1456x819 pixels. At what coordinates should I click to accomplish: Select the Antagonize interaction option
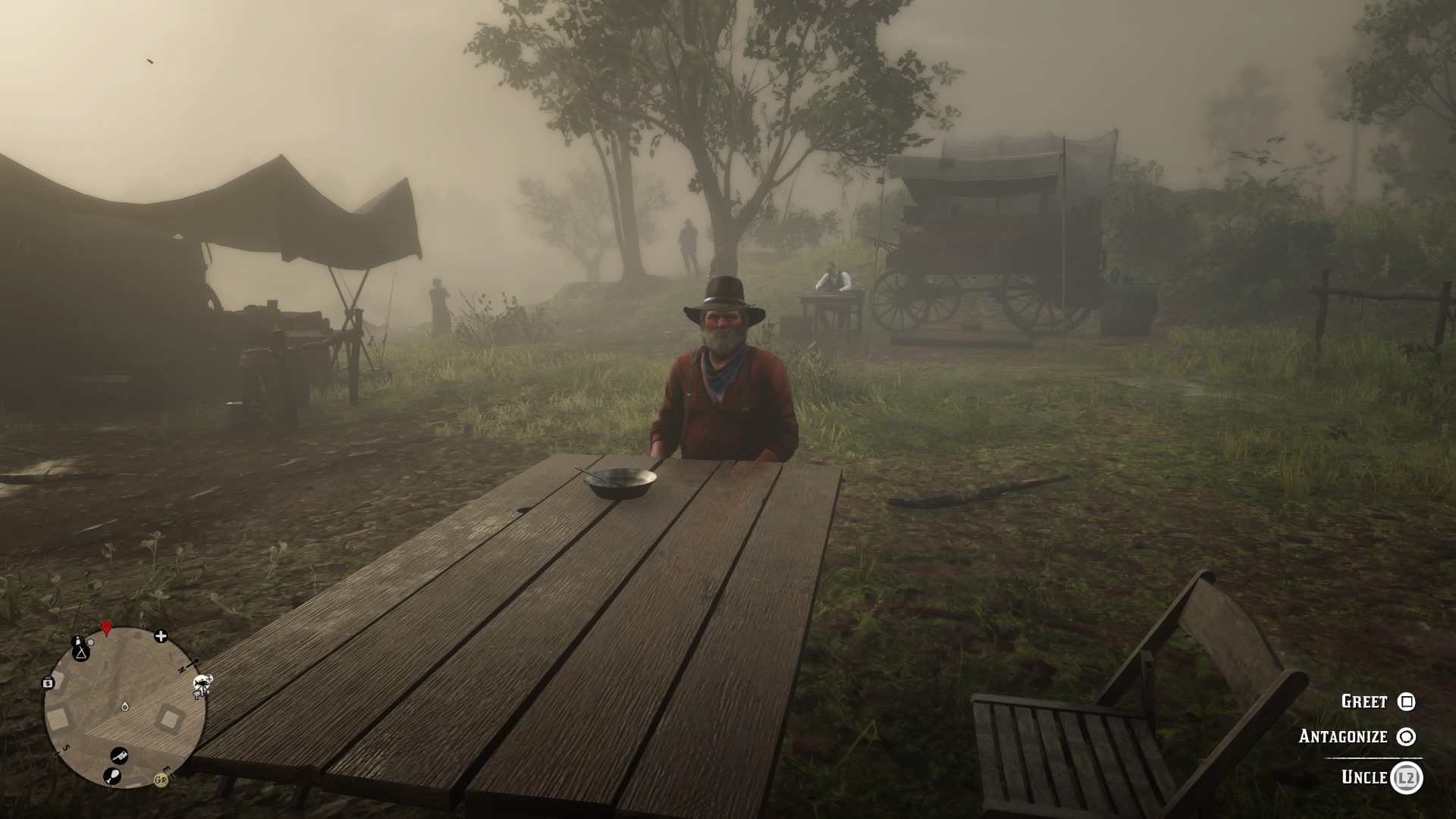click(1342, 736)
